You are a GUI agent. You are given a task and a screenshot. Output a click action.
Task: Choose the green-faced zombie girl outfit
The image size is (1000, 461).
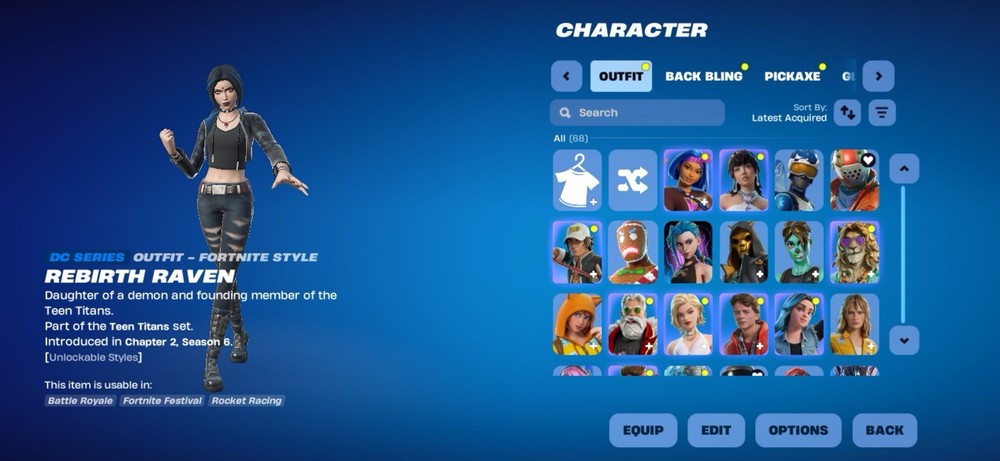point(798,252)
